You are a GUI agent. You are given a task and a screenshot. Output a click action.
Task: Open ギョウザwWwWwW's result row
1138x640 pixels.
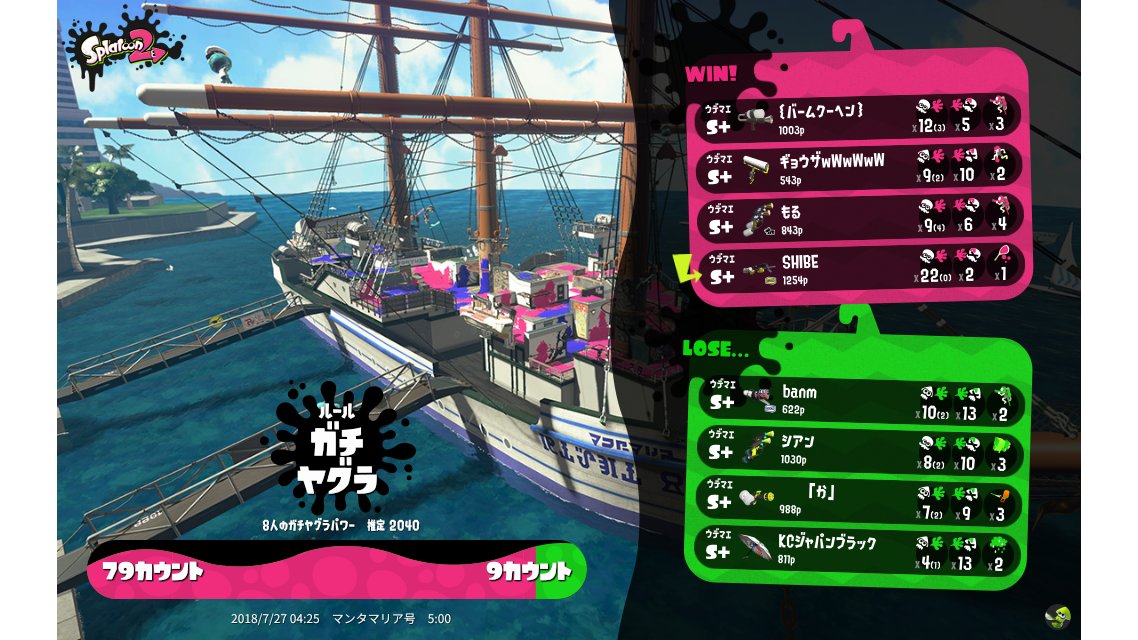click(x=858, y=167)
